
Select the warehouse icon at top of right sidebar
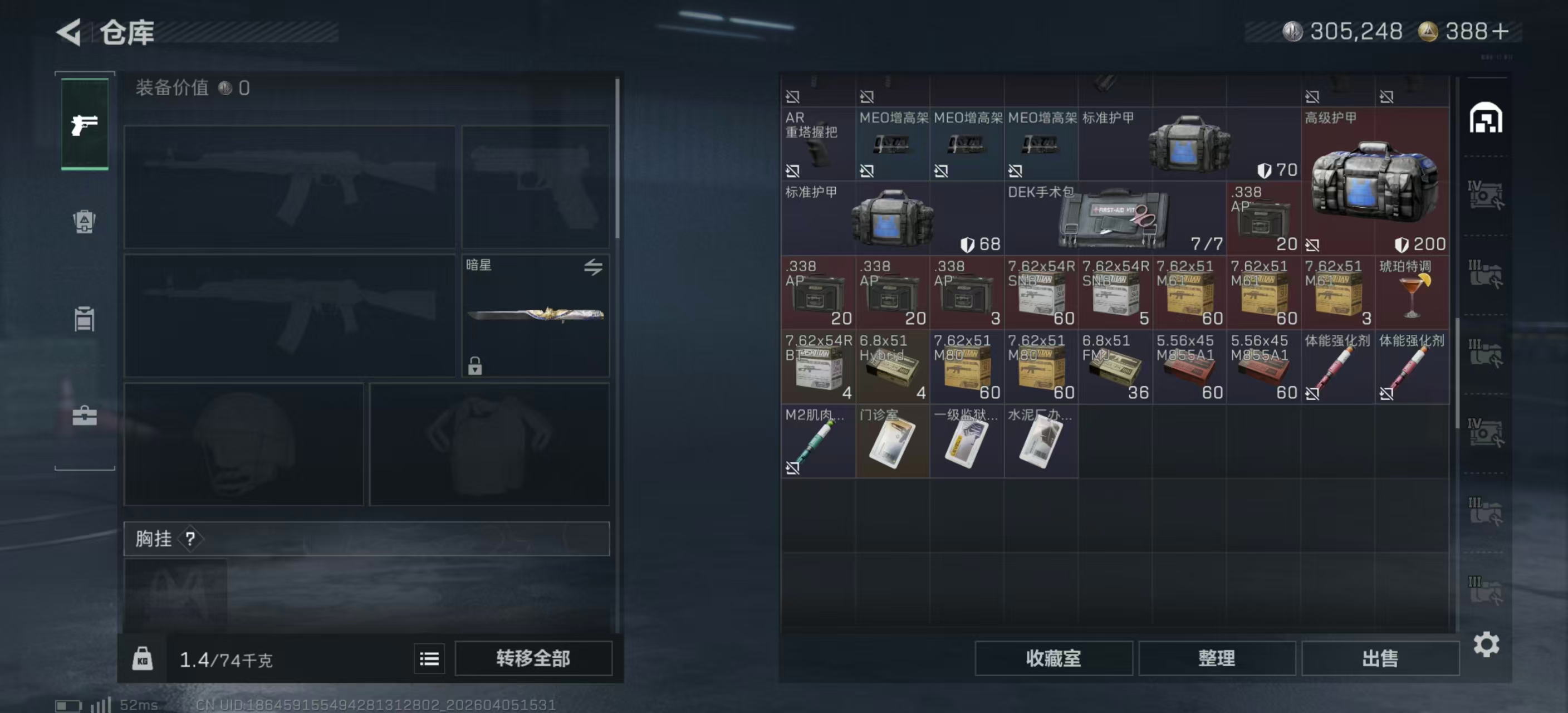[x=1485, y=119]
